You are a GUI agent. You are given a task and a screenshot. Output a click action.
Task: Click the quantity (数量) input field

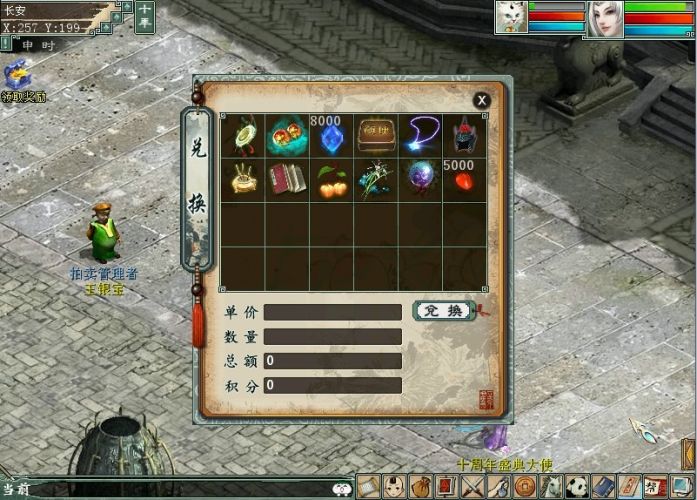click(332, 337)
